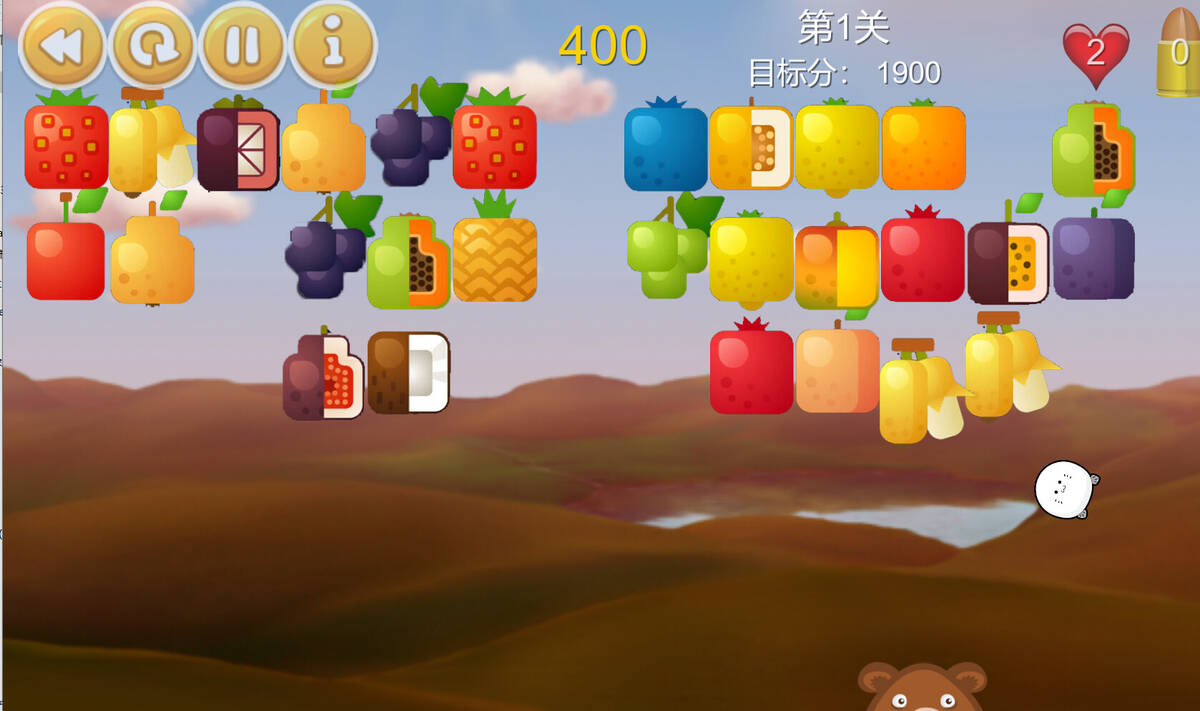Pause the game

[x=242, y=46]
